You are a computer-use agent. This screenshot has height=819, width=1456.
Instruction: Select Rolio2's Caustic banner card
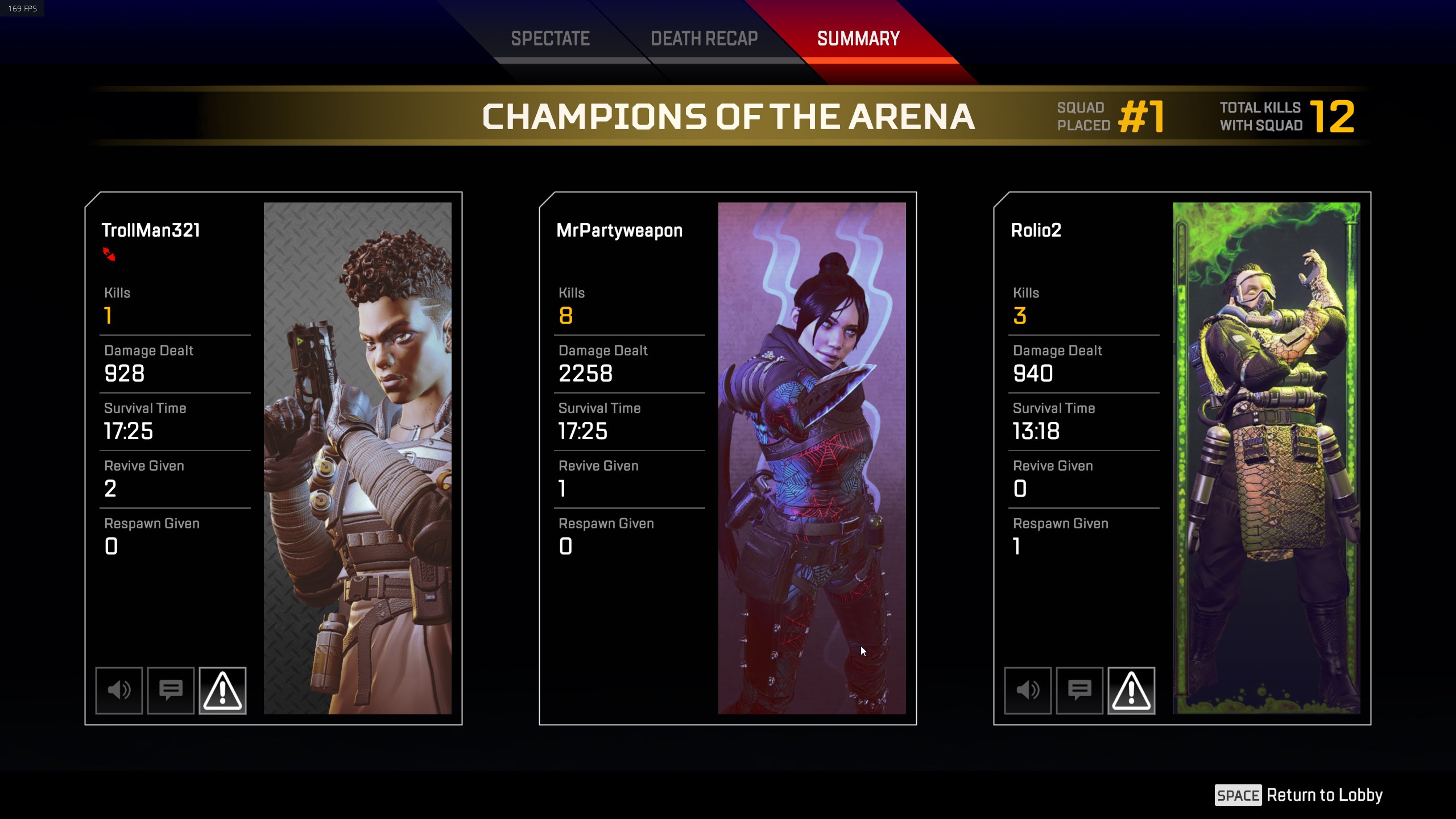tap(1266, 458)
